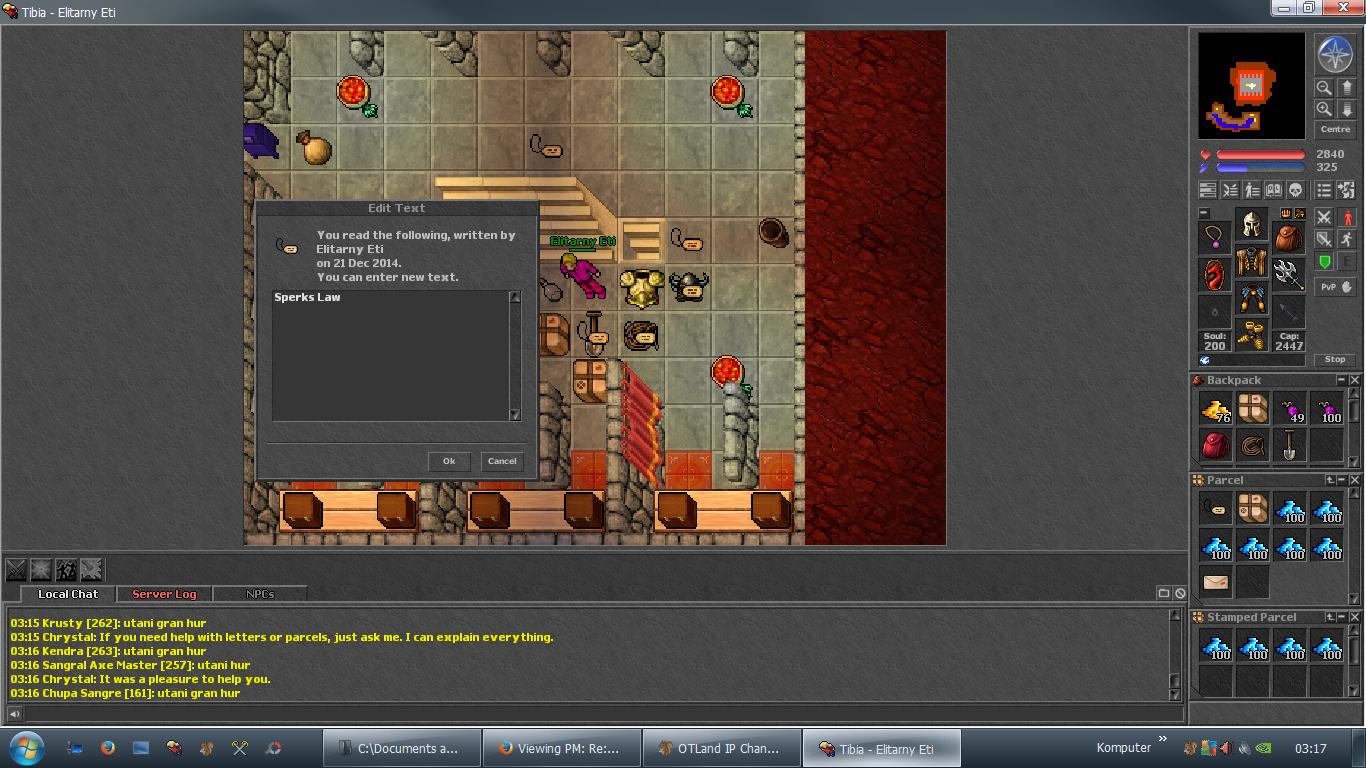The height and width of the screenshot is (768, 1366).
Task: Click the Stop button
Action: (1335, 359)
